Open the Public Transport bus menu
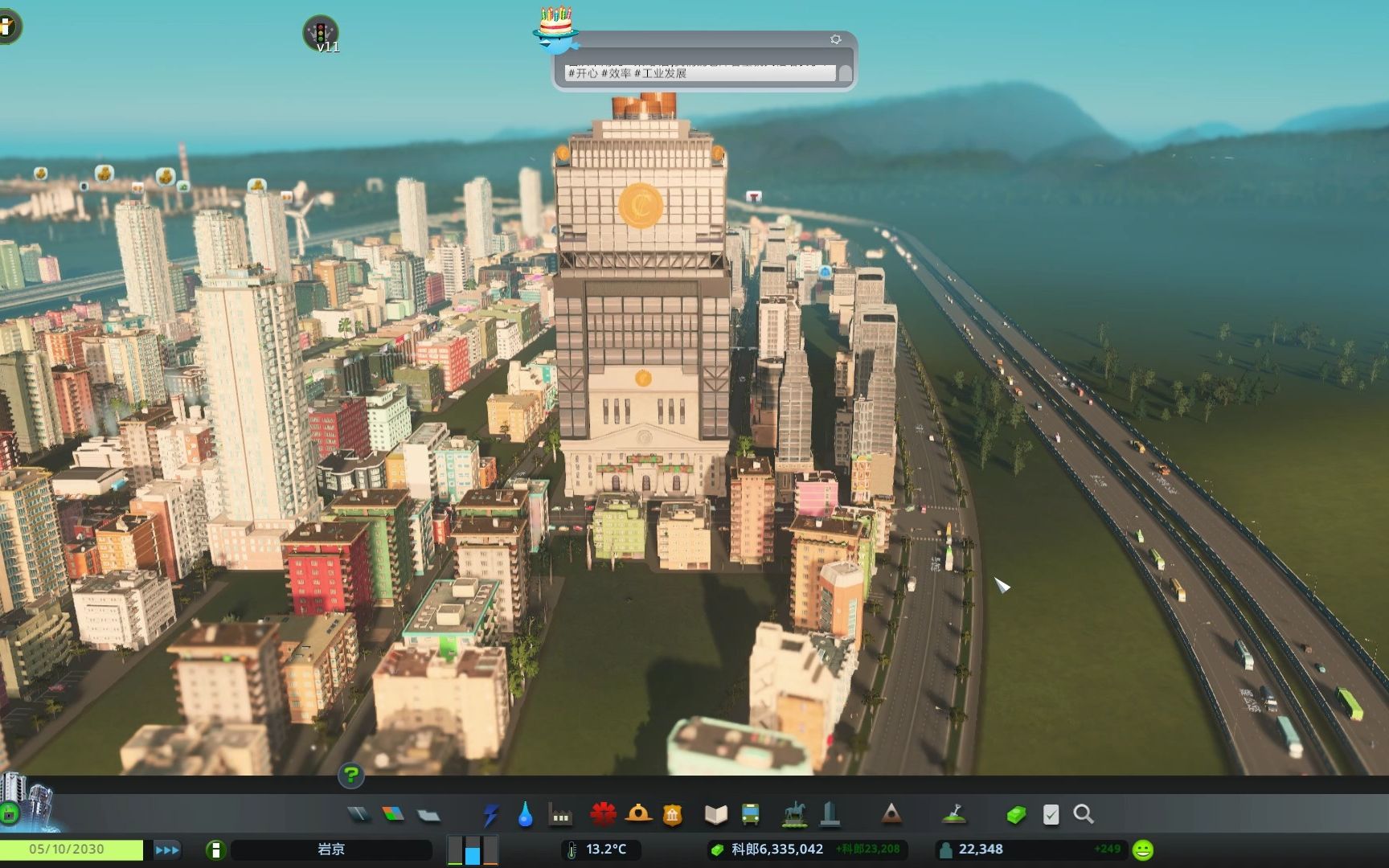This screenshot has width=1389, height=868. 750,815
